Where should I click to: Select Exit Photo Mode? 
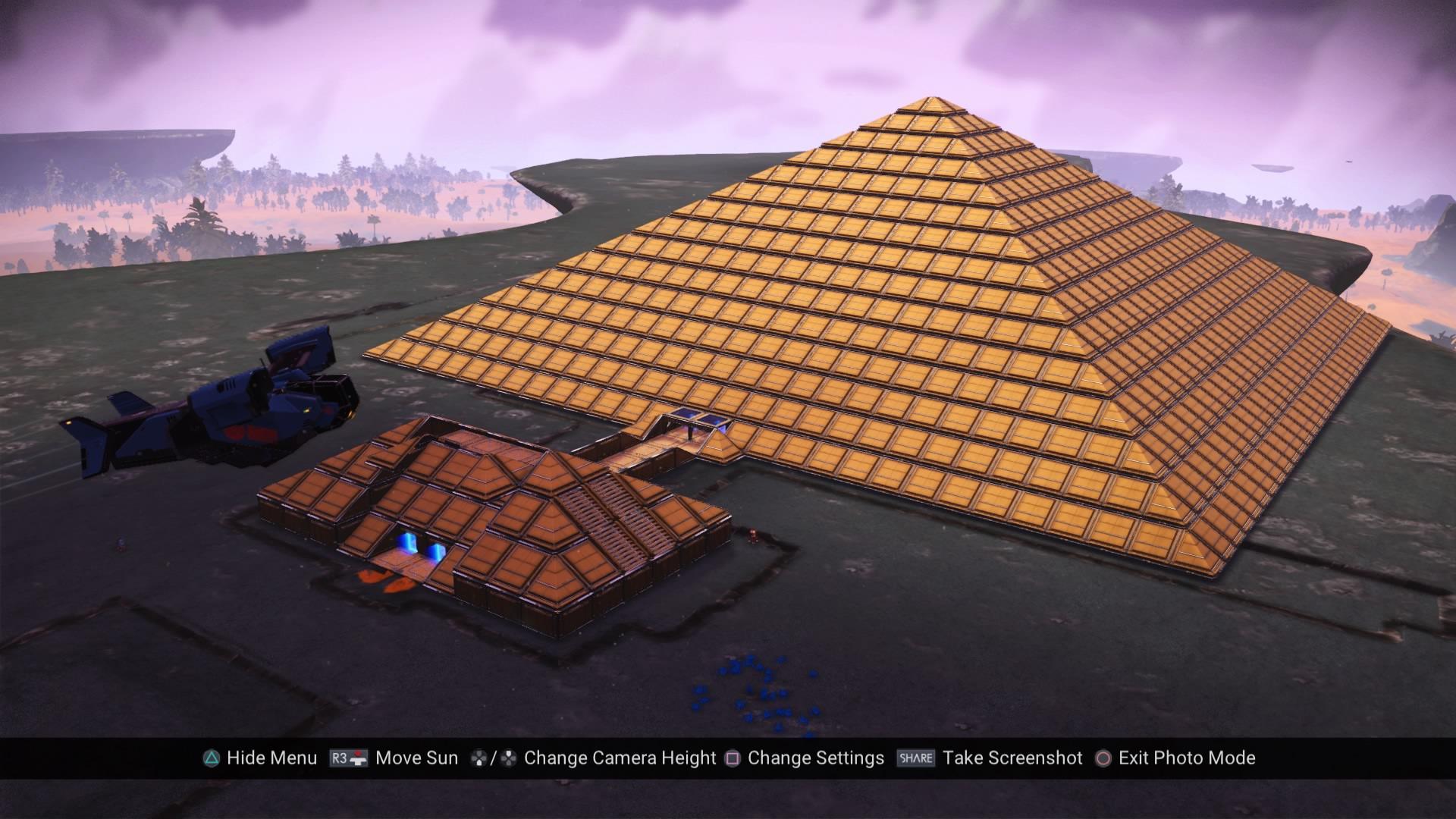1188,758
